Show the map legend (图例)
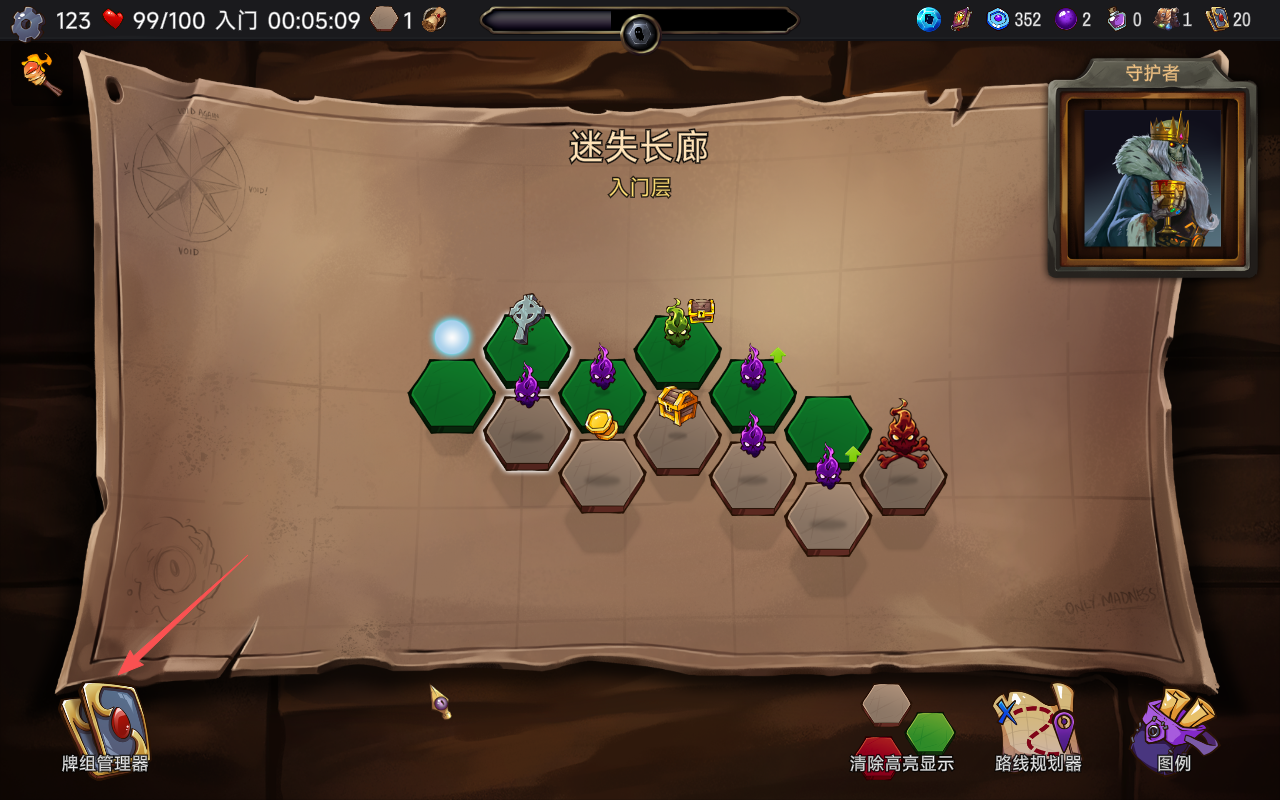The height and width of the screenshot is (800, 1280). [1174, 728]
